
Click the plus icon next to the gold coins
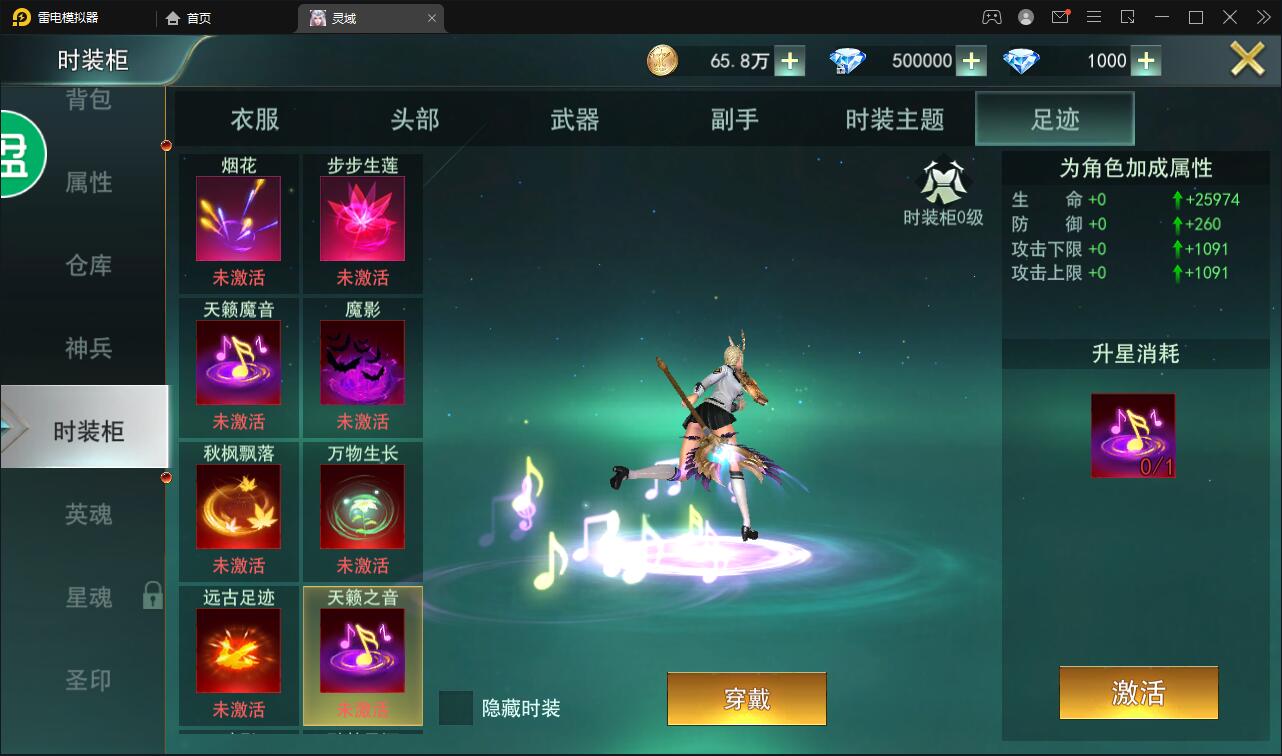tap(789, 60)
